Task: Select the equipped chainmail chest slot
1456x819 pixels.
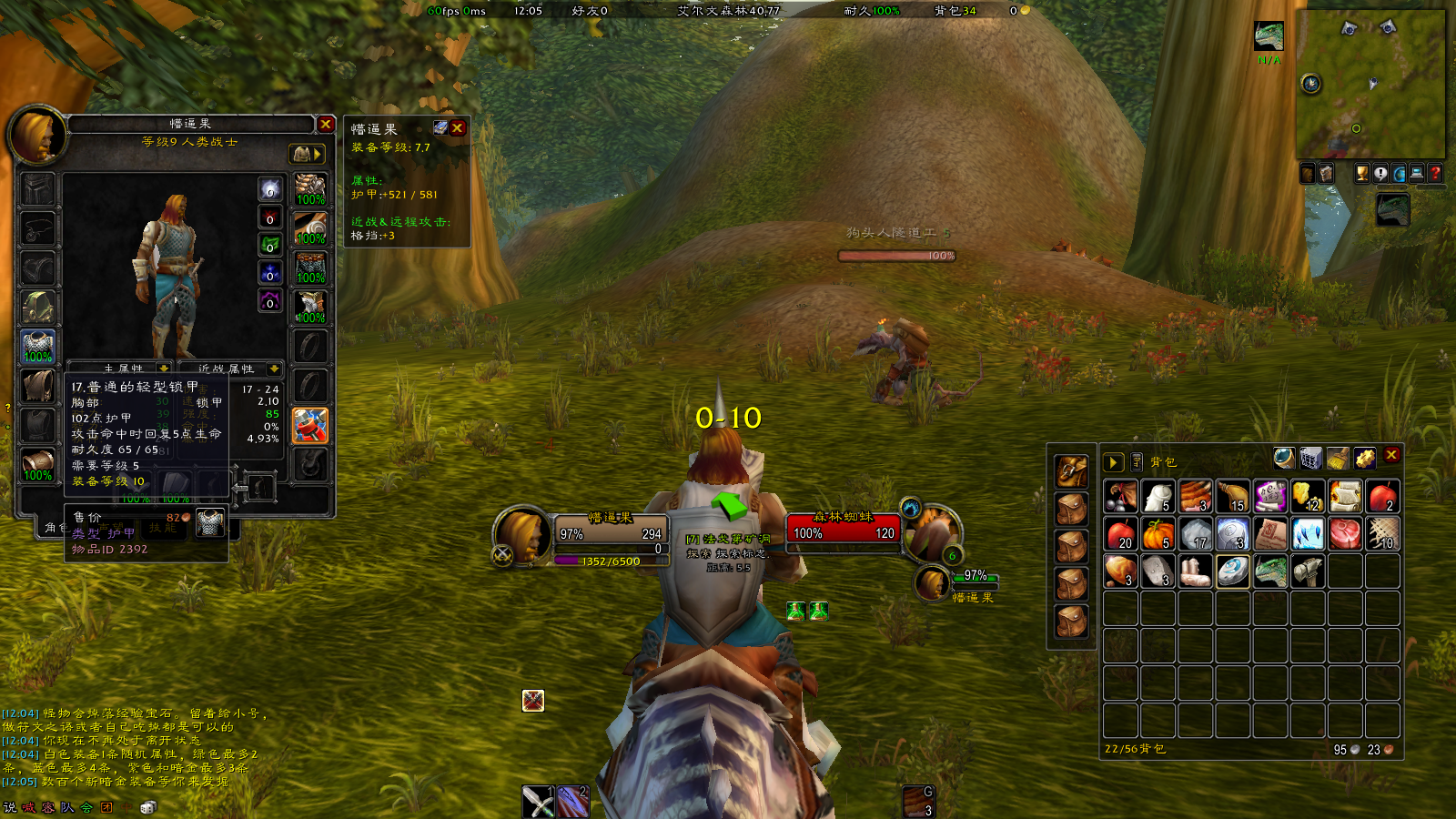Action: pyautogui.click(x=37, y=347)
